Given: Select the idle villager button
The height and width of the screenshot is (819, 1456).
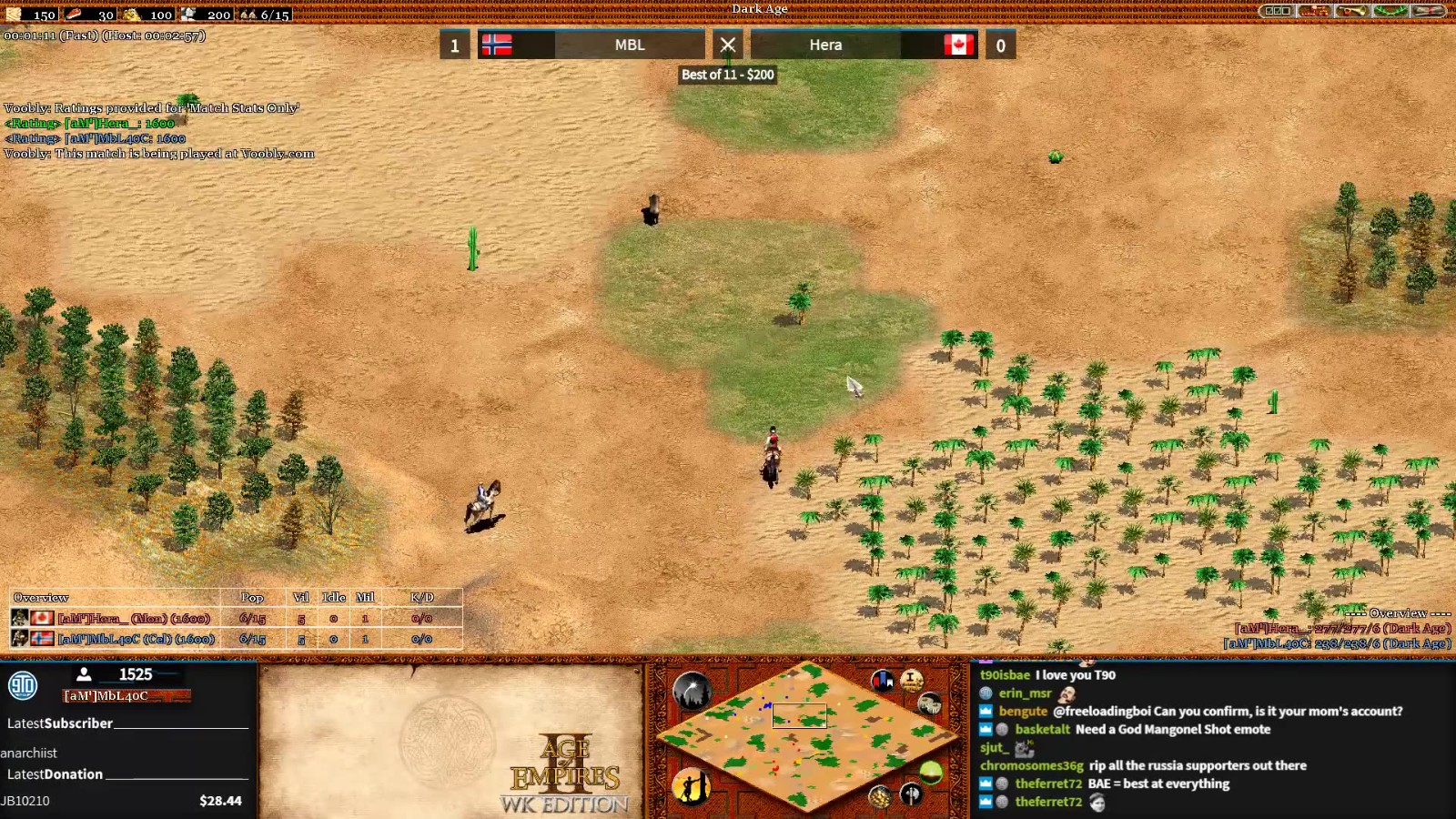Looking at the screenshot, I should click(692, 786).
